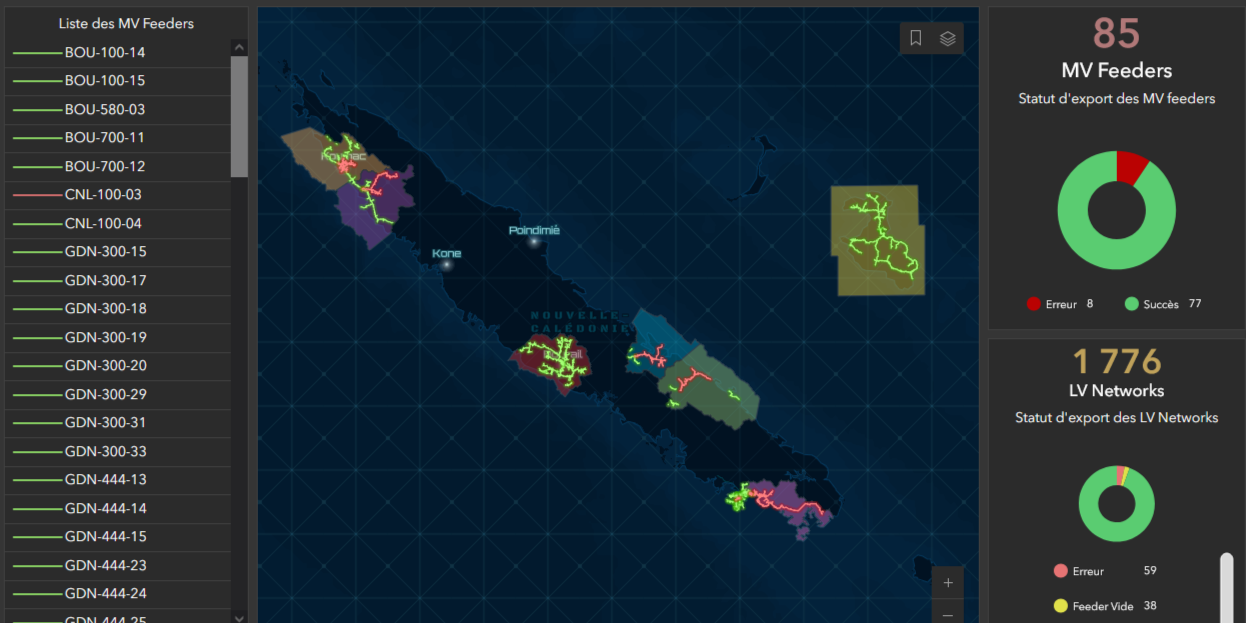Open feeder GDN-300-15 from the list
This screenshot has height=623, width=1246.
[x=105, y=252]
